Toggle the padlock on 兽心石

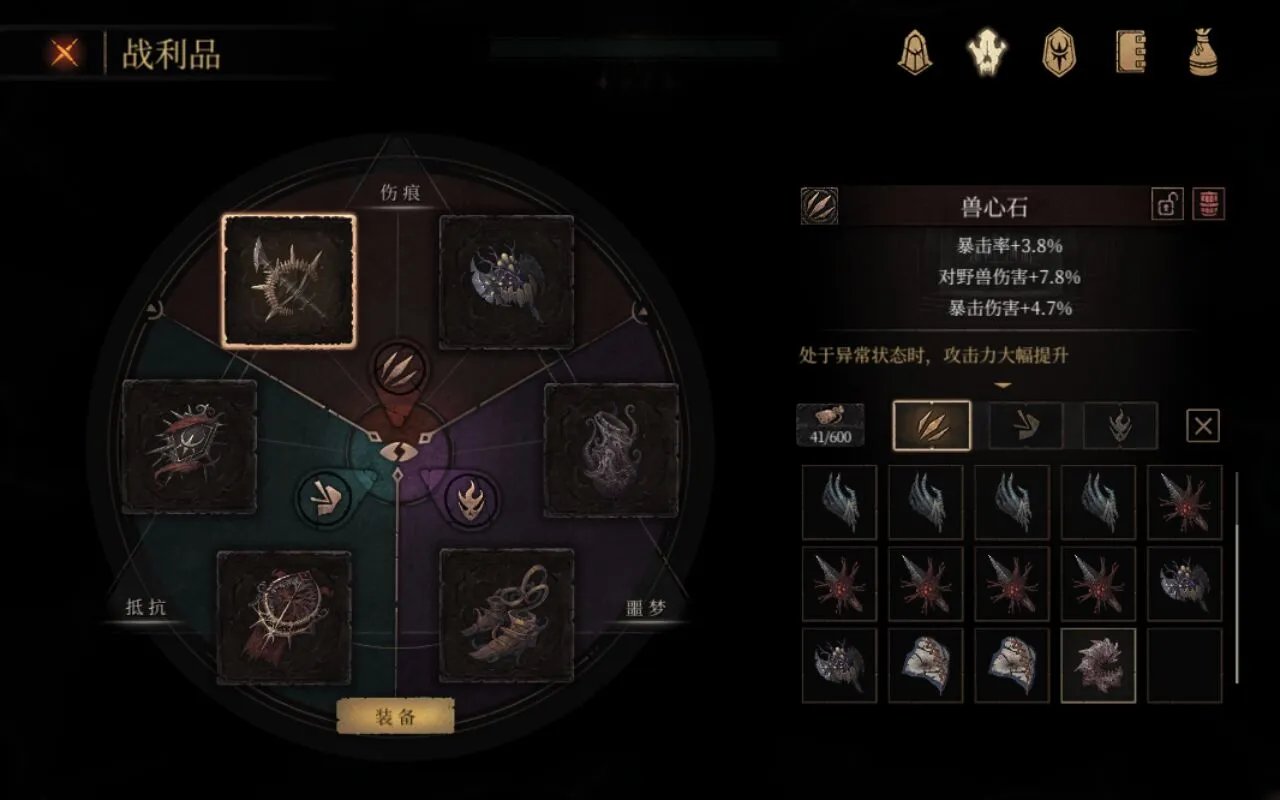[1167, 205]
